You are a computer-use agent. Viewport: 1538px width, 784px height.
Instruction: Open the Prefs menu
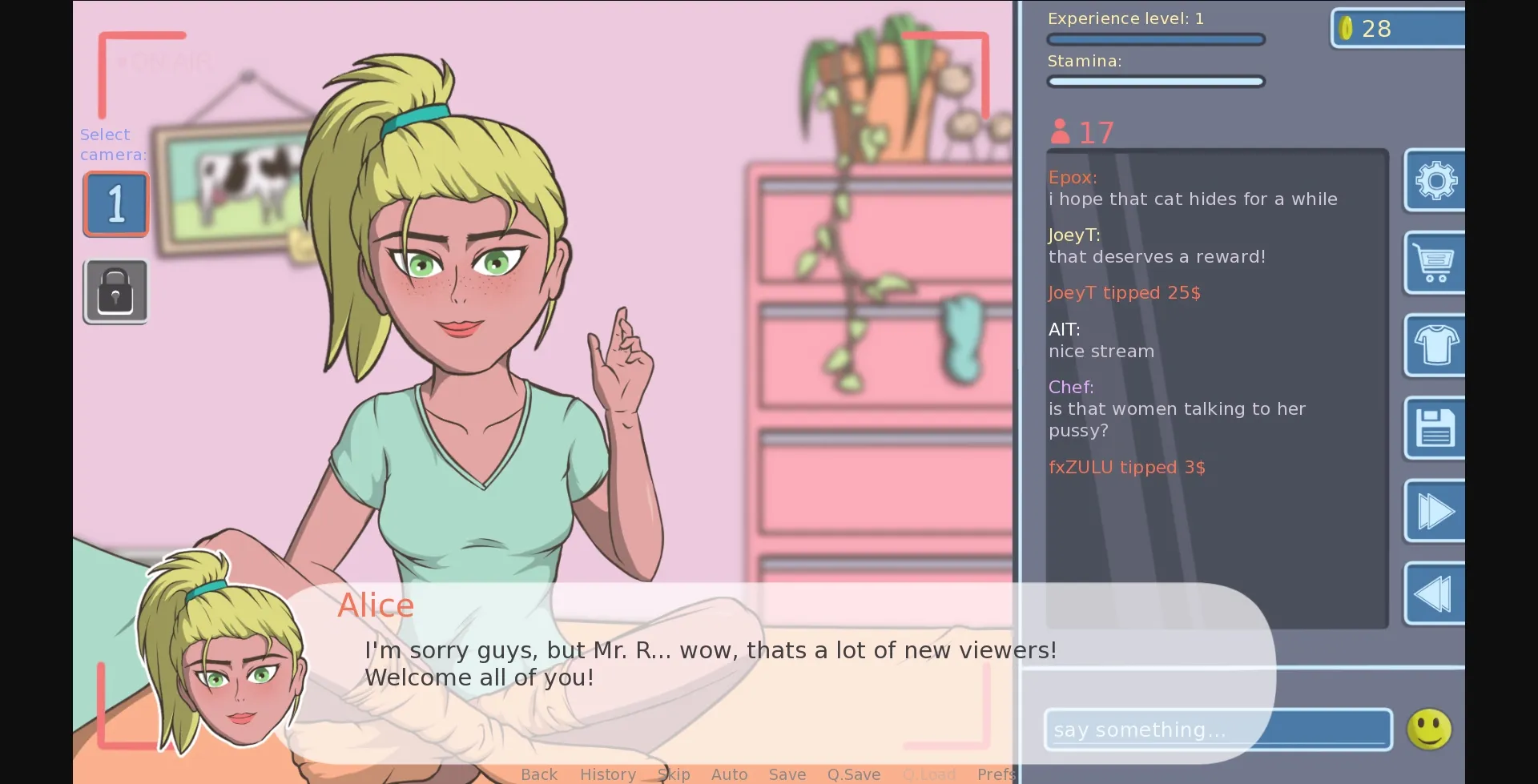[x=996, y=774]
